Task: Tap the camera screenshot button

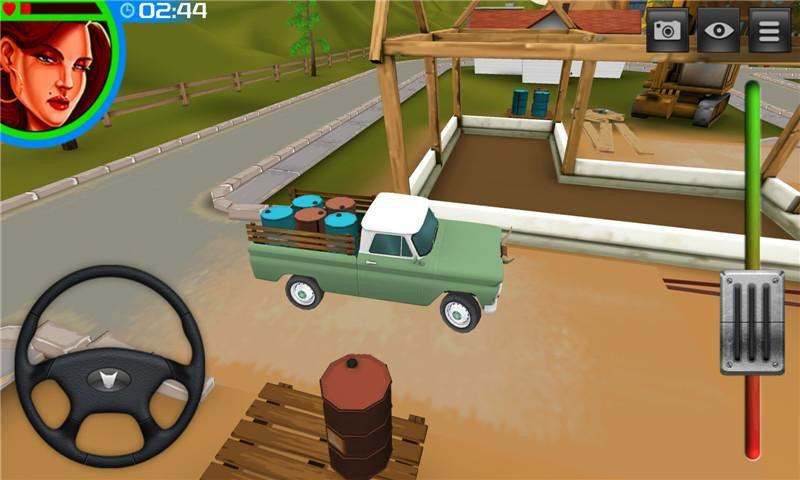Action: pyautogui.click(x=667, y=30)
